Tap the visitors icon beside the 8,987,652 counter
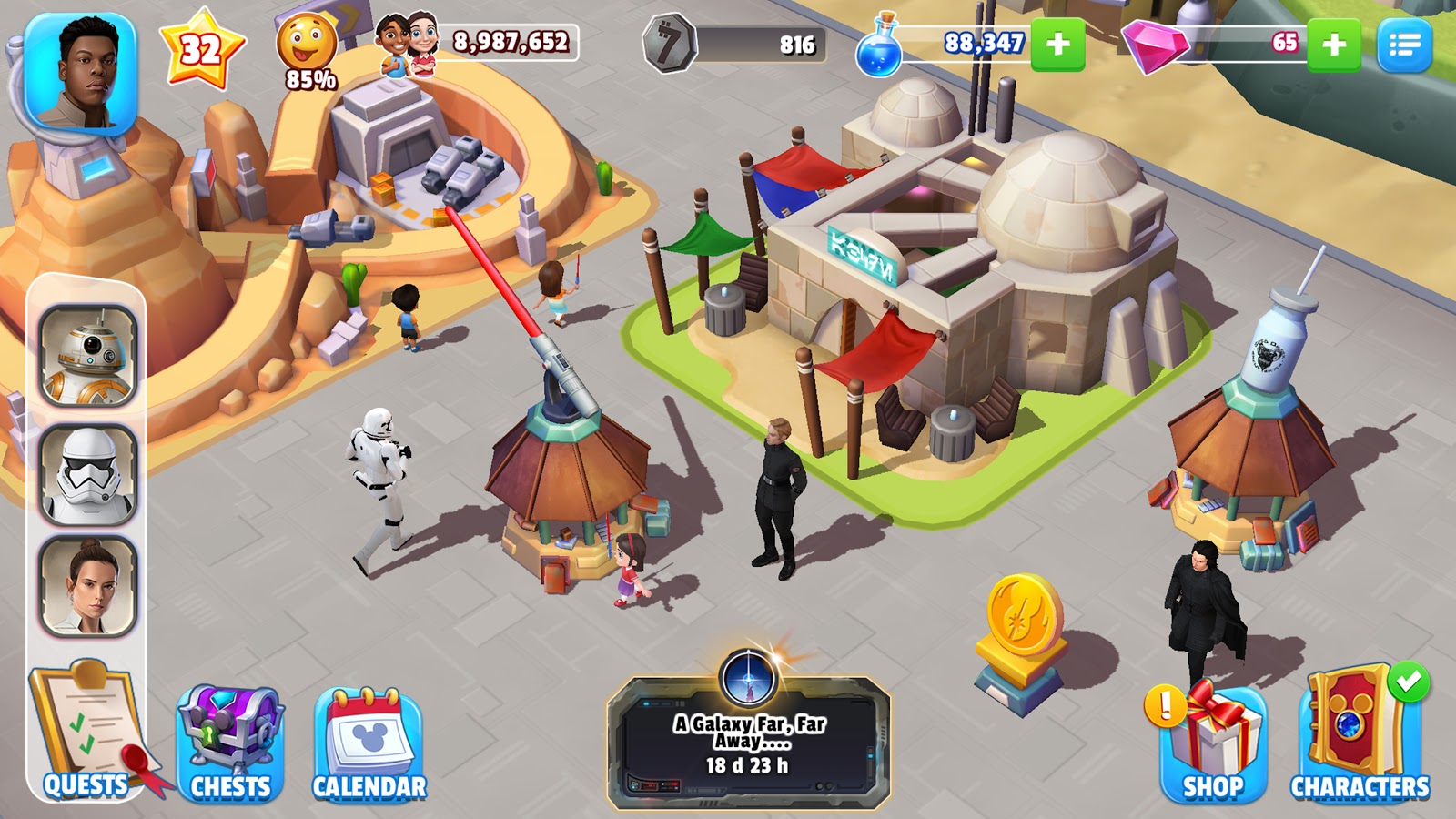Image resolution: width=1456 pixels, height=819 pixels. (406, 44)
